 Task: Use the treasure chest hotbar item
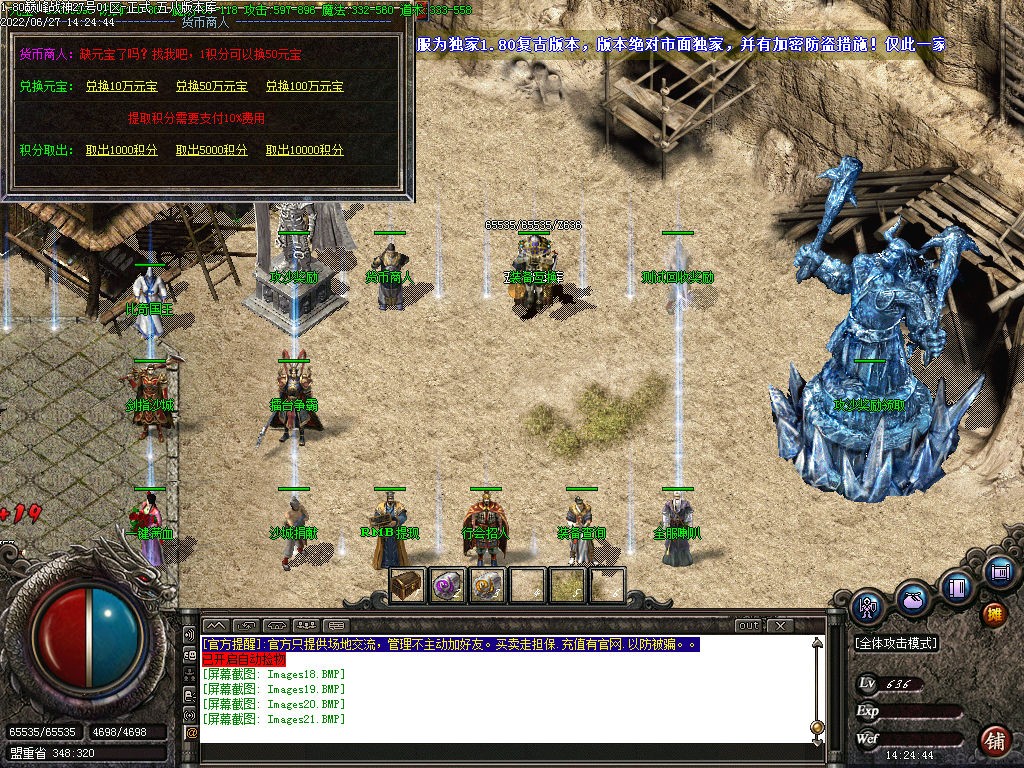[407, 585]
